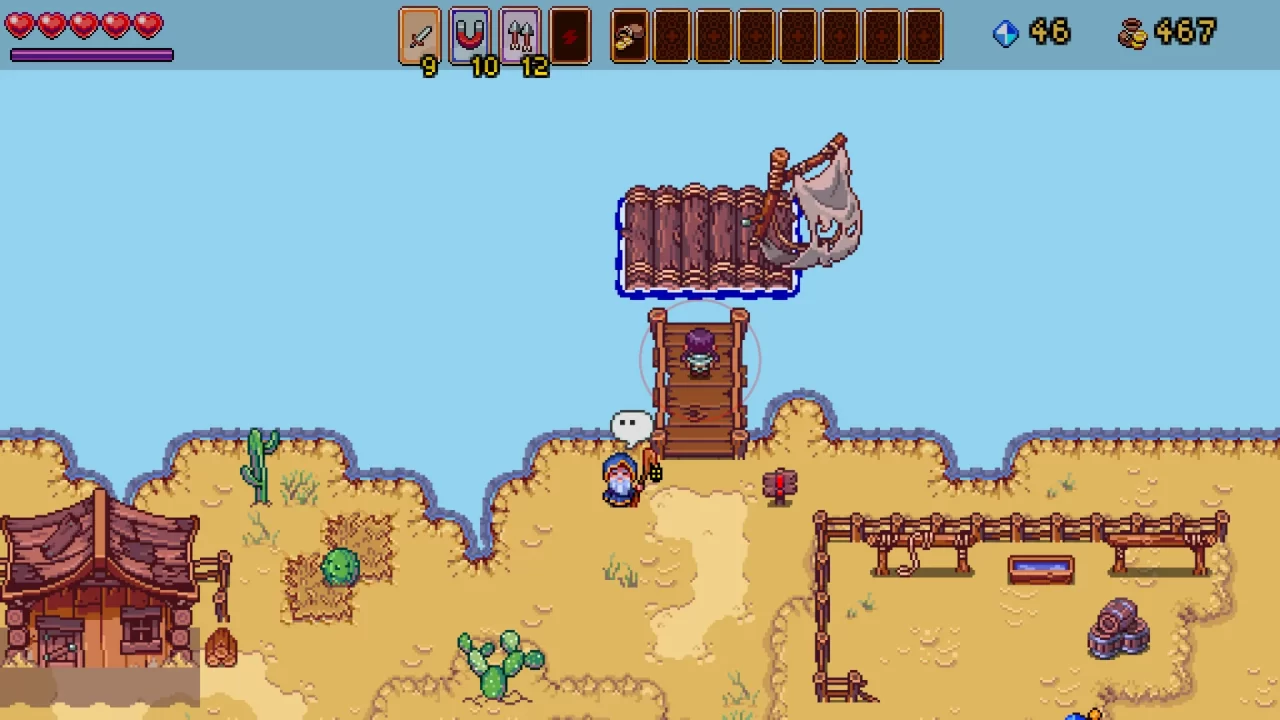Select the coin pouch card in the hotbar
This screenshot has width=1280, height=720.
[x=629, y=35]
